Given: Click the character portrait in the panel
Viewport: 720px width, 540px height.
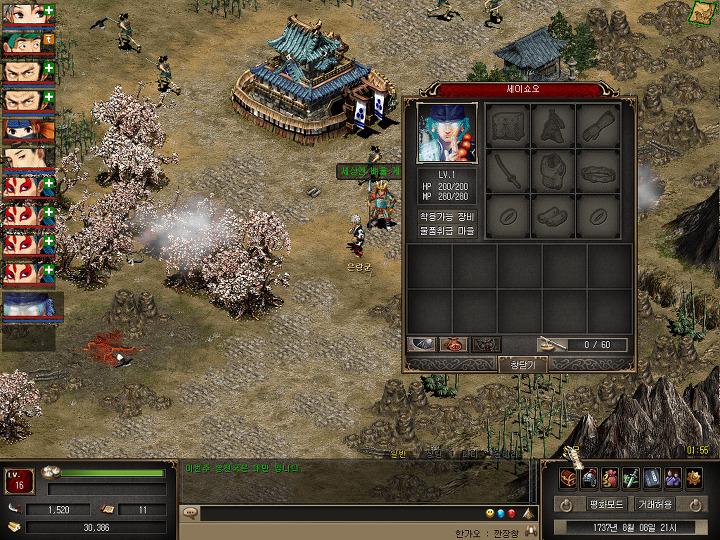Looking at the screenshot, I should point(447,132).
